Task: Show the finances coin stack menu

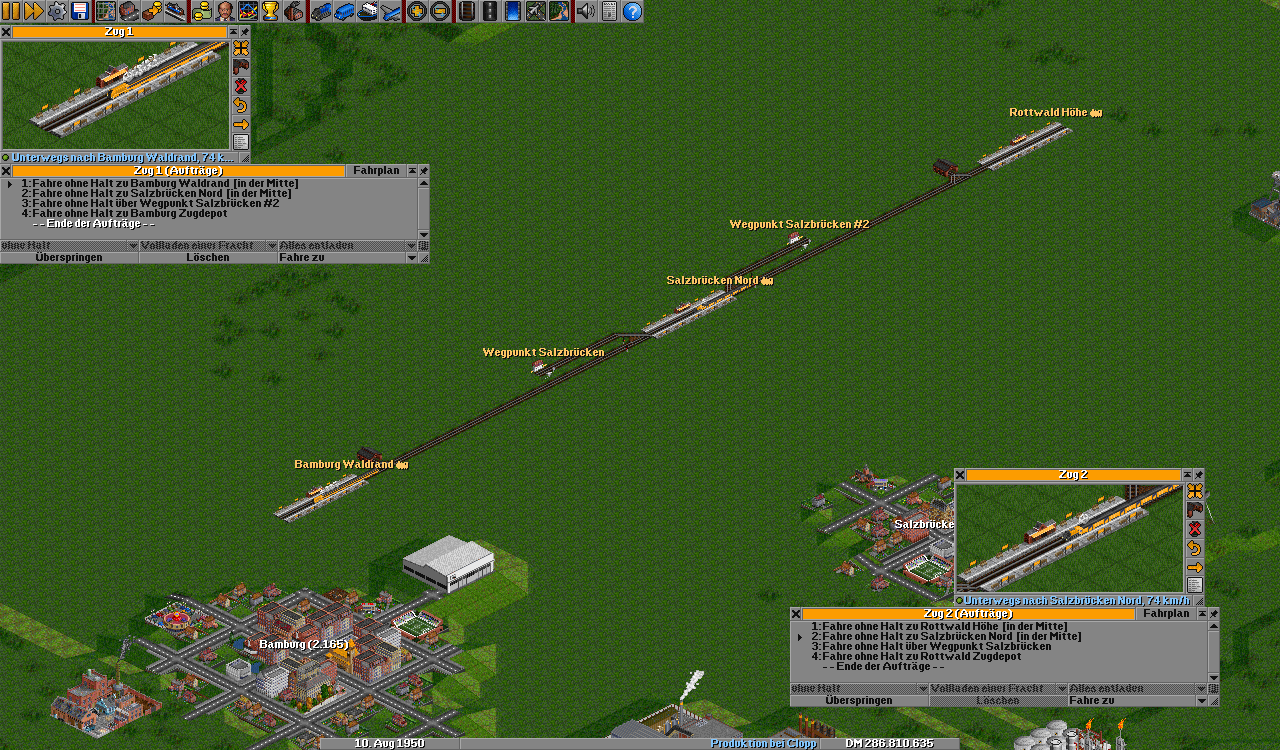Action: [x=201, y=11]
